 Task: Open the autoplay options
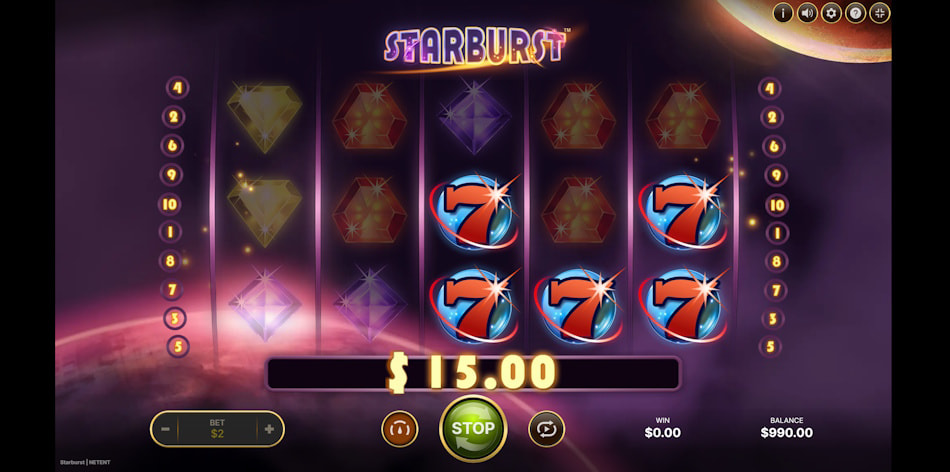[546, 429]
